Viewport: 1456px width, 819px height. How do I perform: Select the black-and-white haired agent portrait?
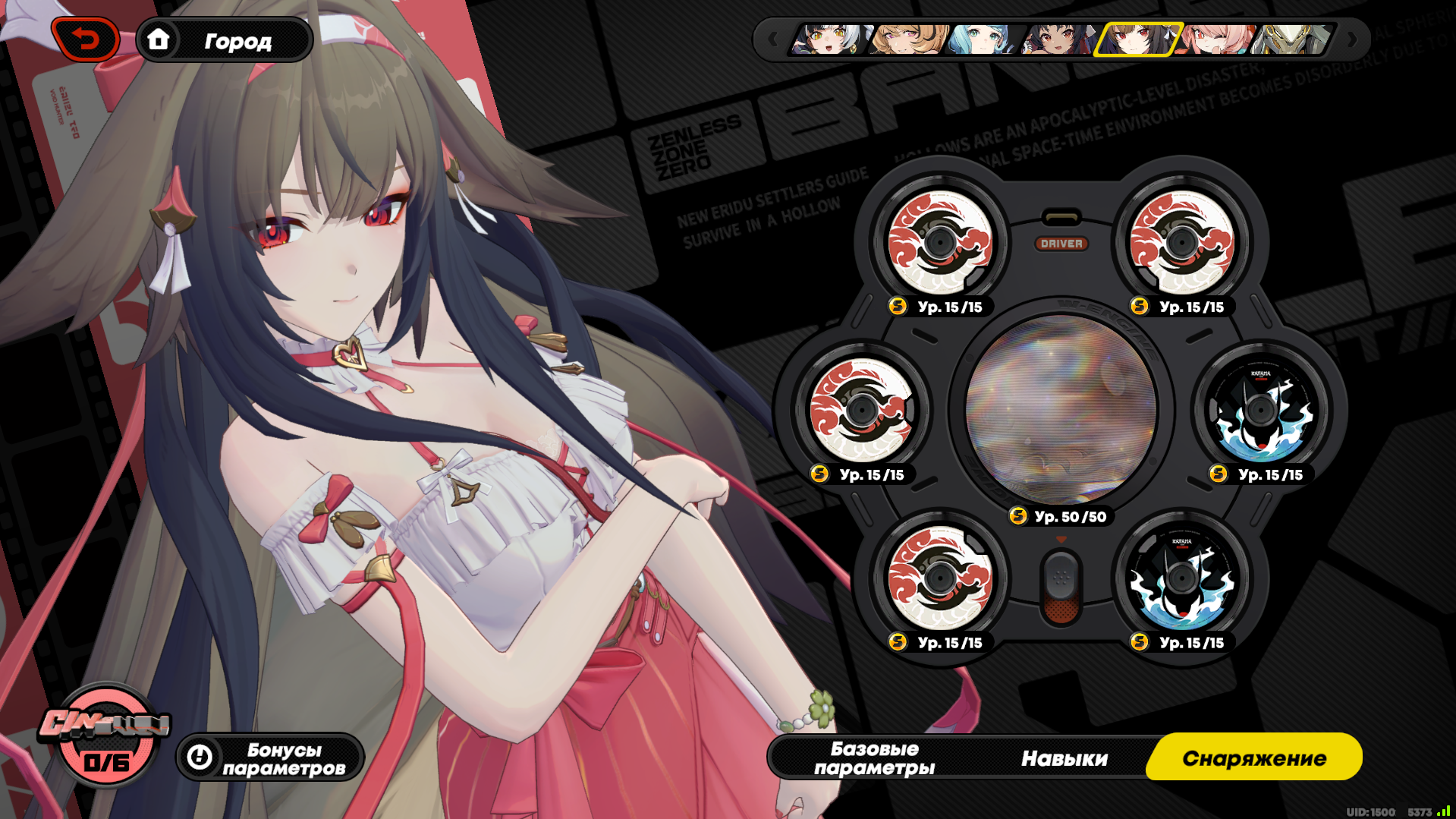tap(828, 39)
